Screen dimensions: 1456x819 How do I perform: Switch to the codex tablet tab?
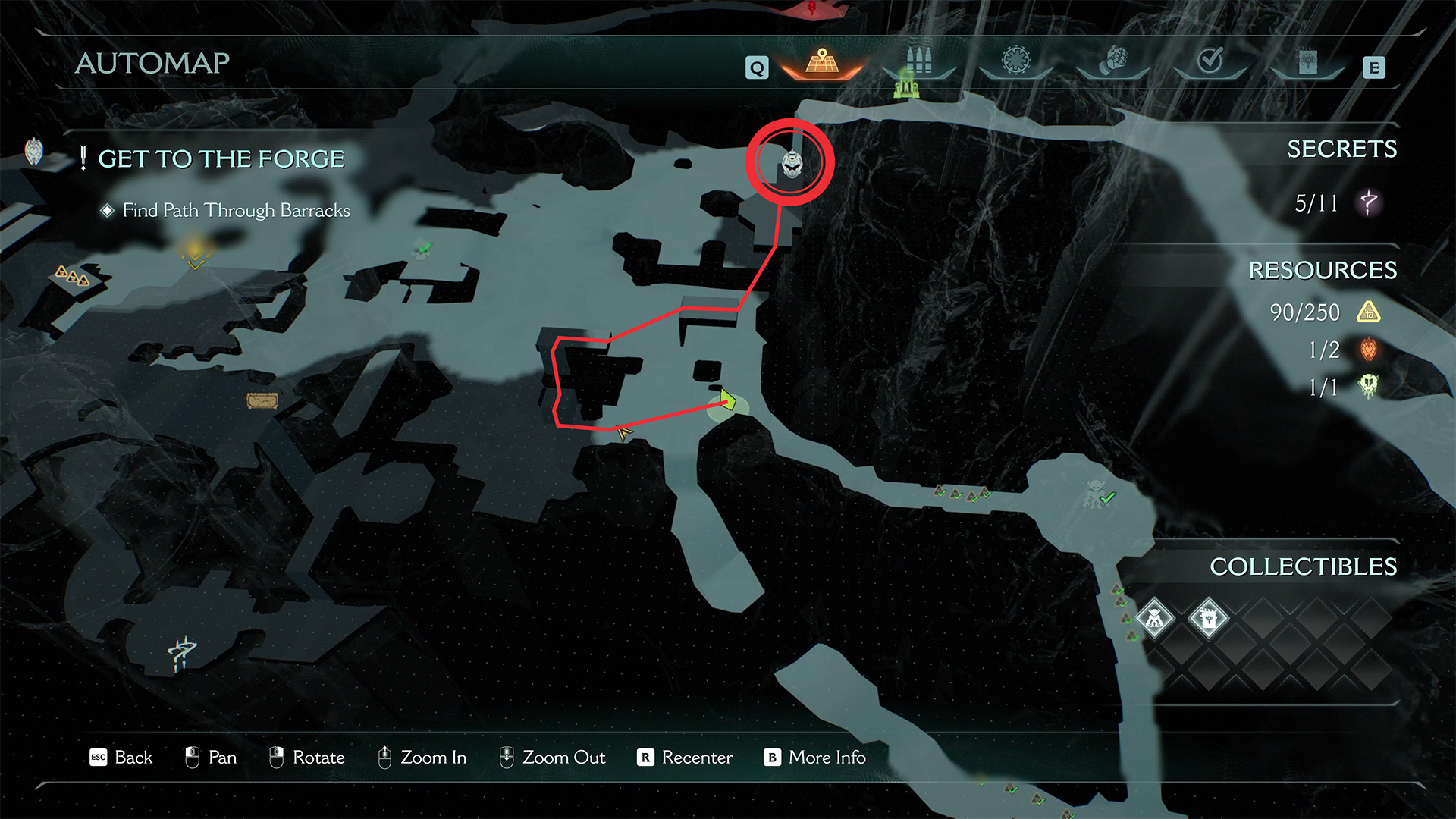tap(1307, 62)
